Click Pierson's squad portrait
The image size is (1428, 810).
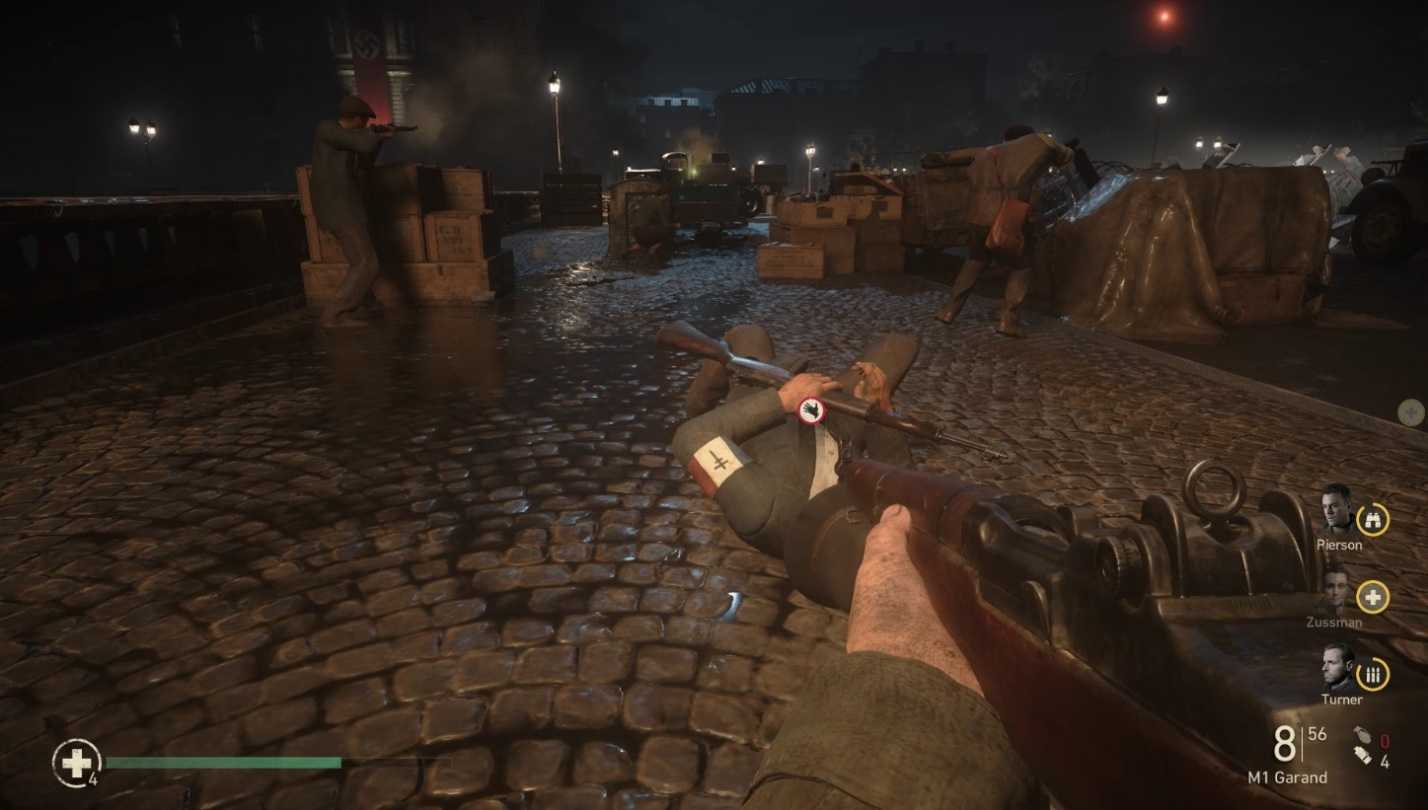coord(1336,509)
